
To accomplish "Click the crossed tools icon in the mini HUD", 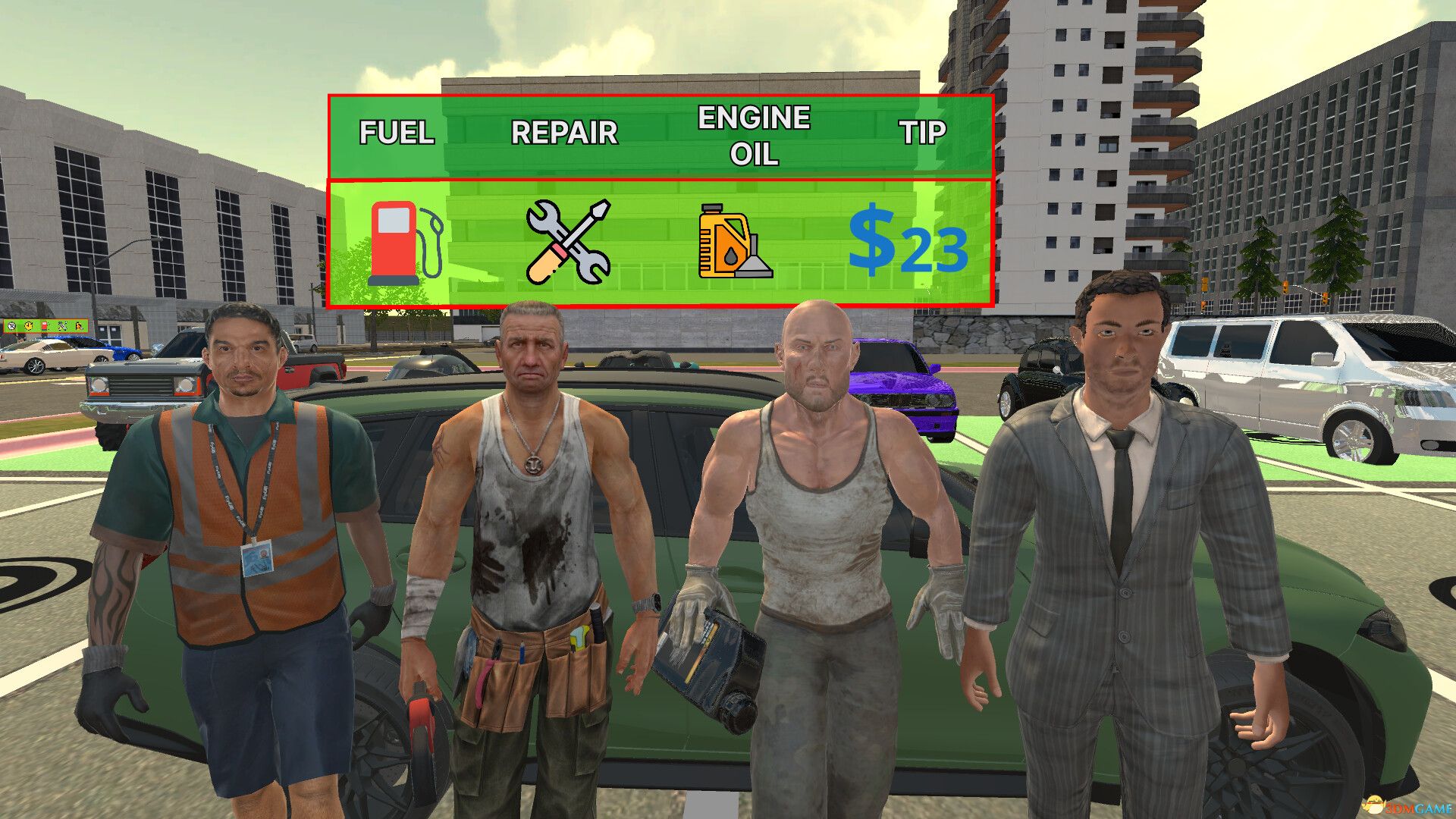I will [61, 326].
